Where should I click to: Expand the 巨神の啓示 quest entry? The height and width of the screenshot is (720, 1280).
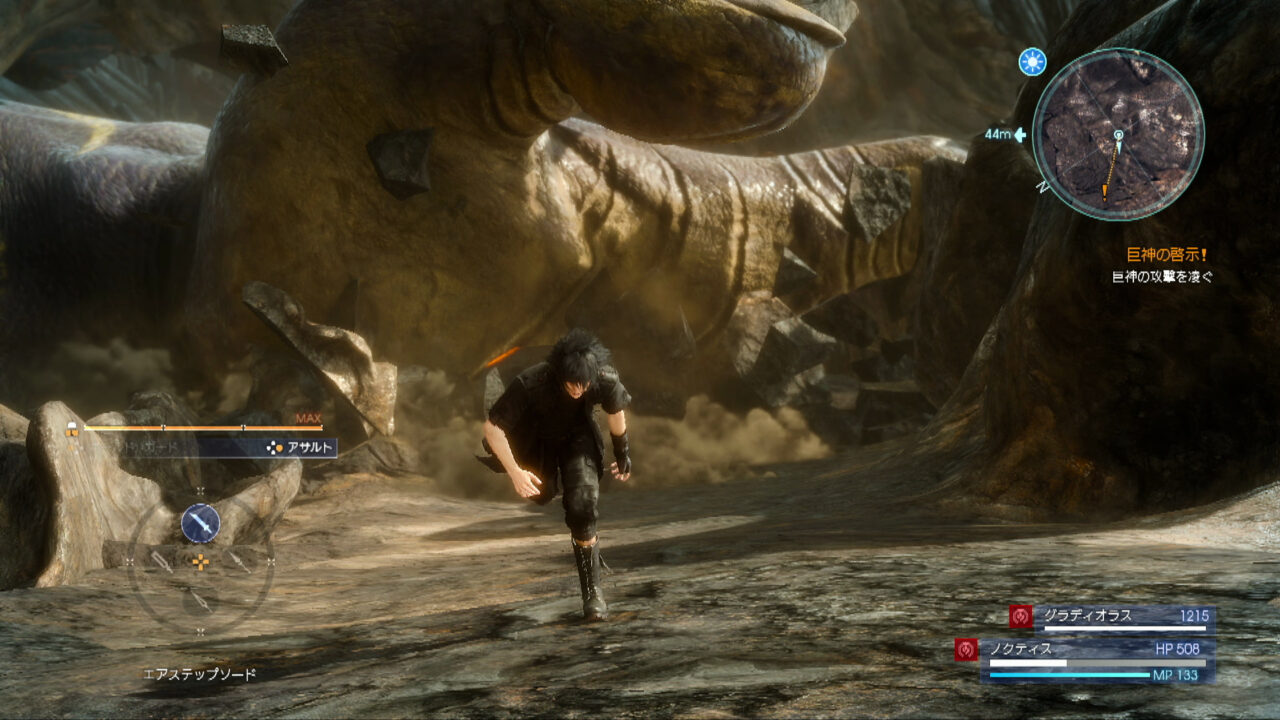[x=1167, y=252]
